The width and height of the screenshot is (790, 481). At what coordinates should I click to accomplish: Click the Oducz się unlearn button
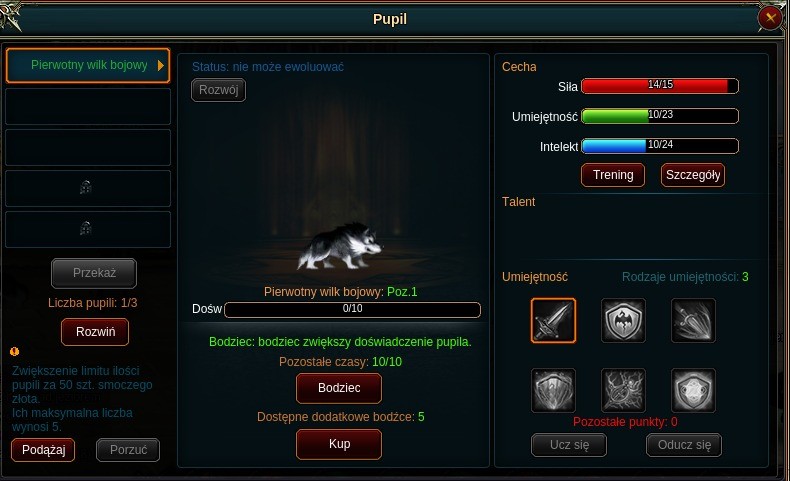click(x=684, y=445)
